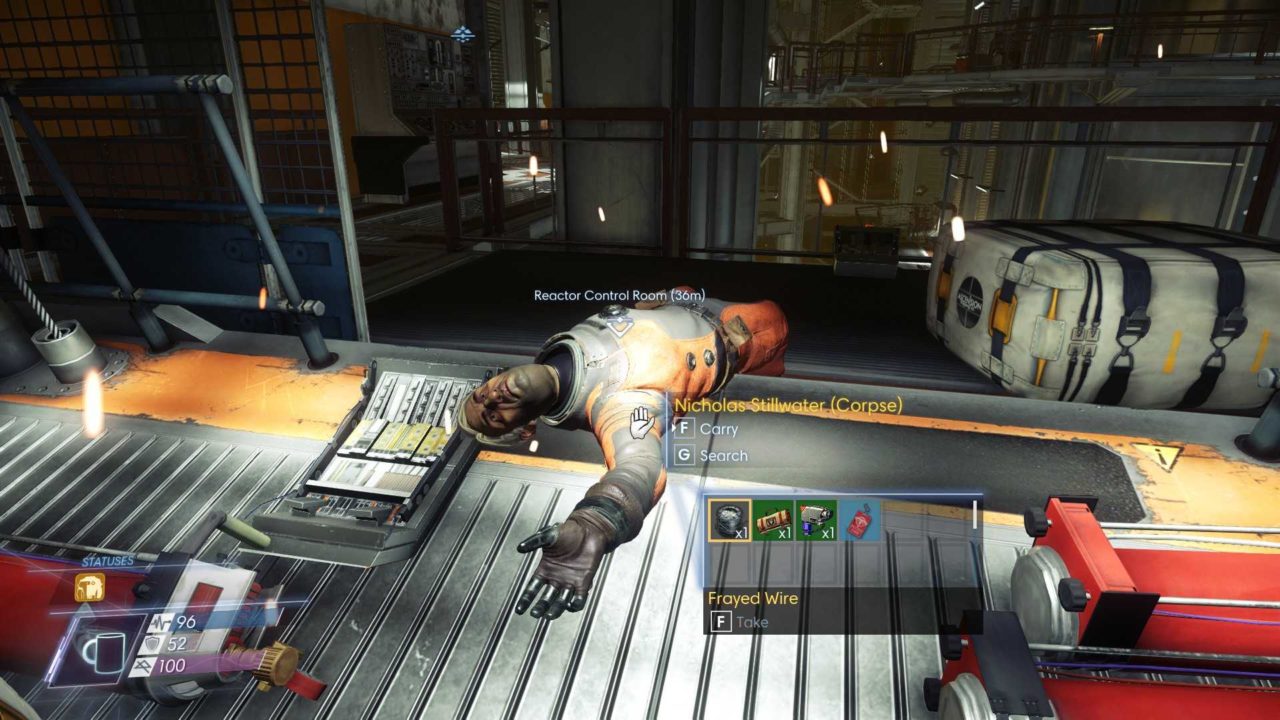
Task: Inspect the yellow status effect icon
Action: pos(89,587)
